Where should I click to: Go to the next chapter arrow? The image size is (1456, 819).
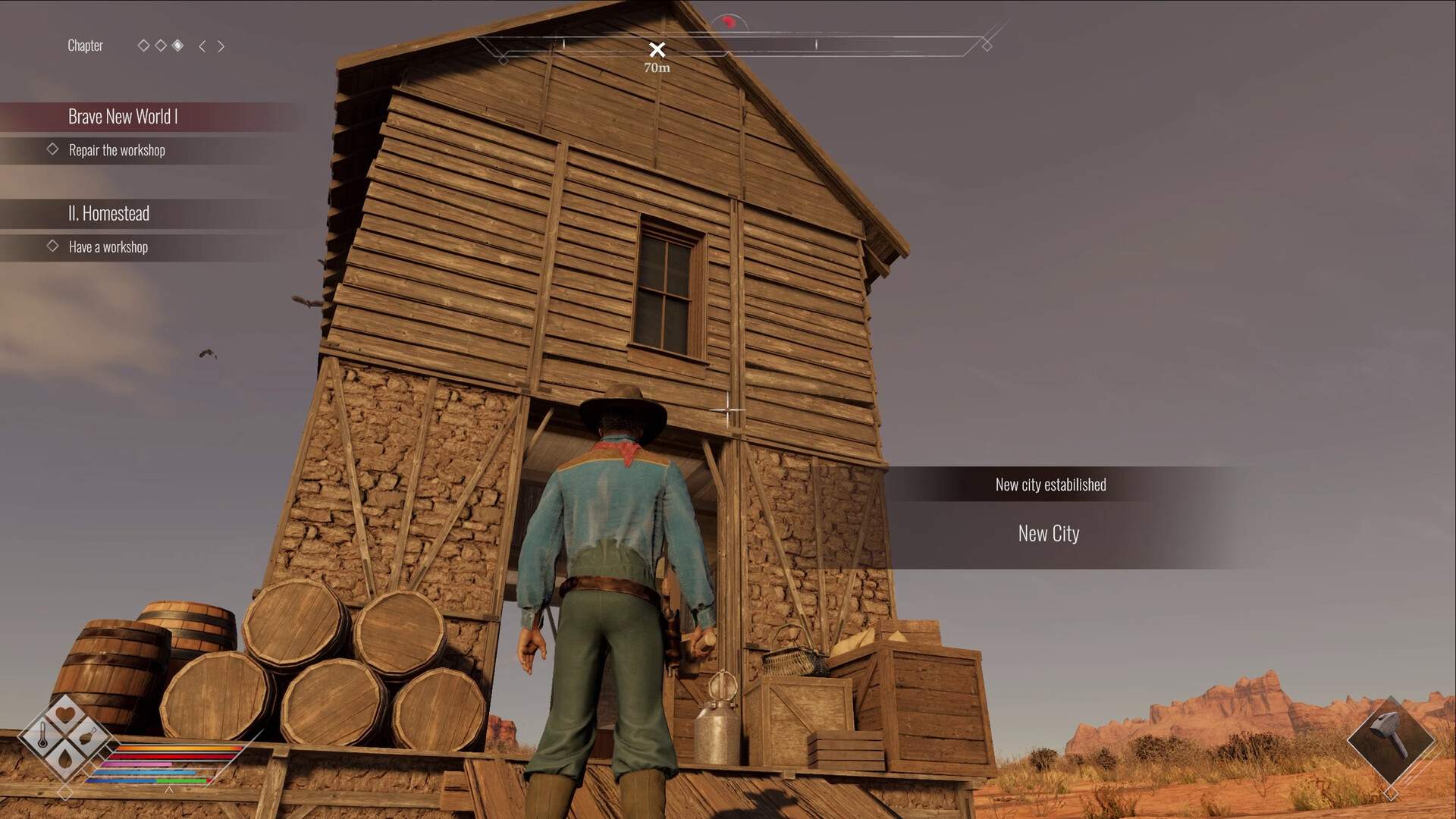221,46
